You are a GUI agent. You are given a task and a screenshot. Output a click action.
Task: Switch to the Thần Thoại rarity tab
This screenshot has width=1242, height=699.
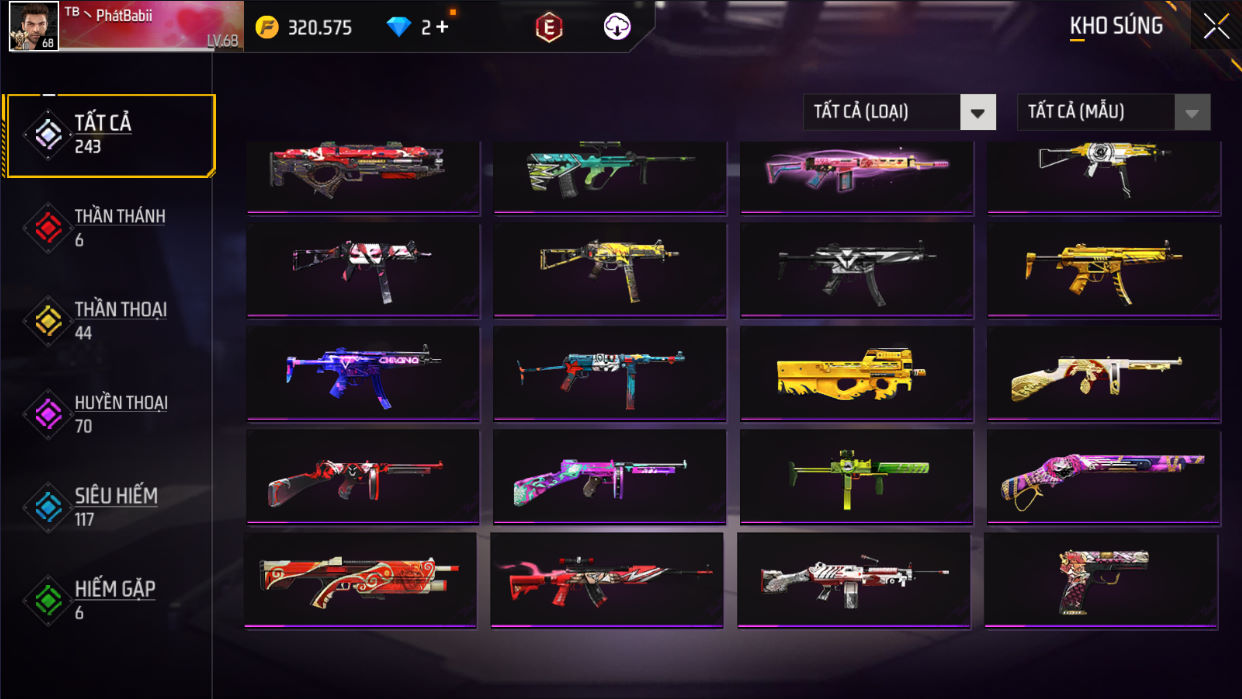tap(110, 320)
